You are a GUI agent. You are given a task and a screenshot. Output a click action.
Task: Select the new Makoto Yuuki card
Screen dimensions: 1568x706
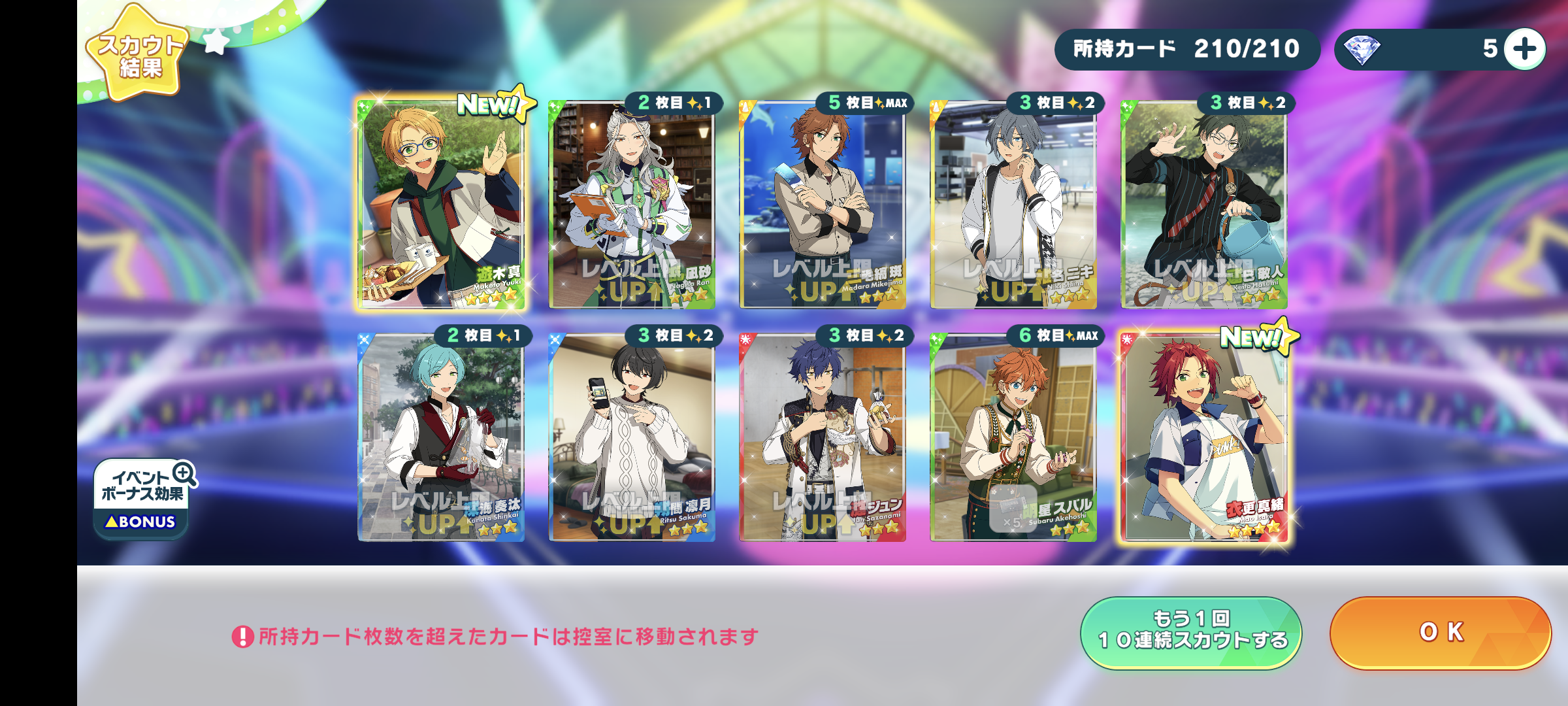click(441, 204)
